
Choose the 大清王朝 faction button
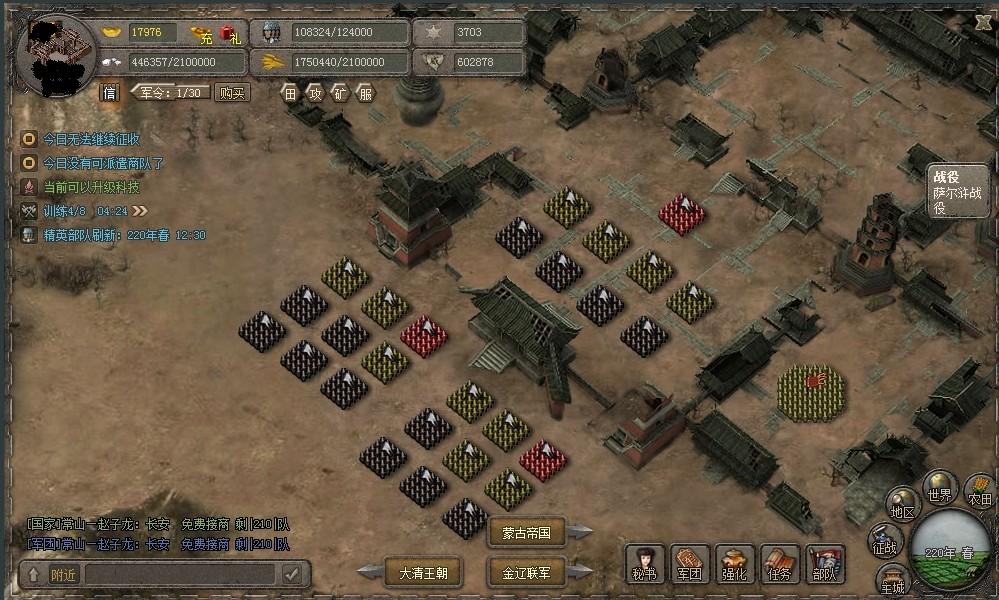point(423,573)
